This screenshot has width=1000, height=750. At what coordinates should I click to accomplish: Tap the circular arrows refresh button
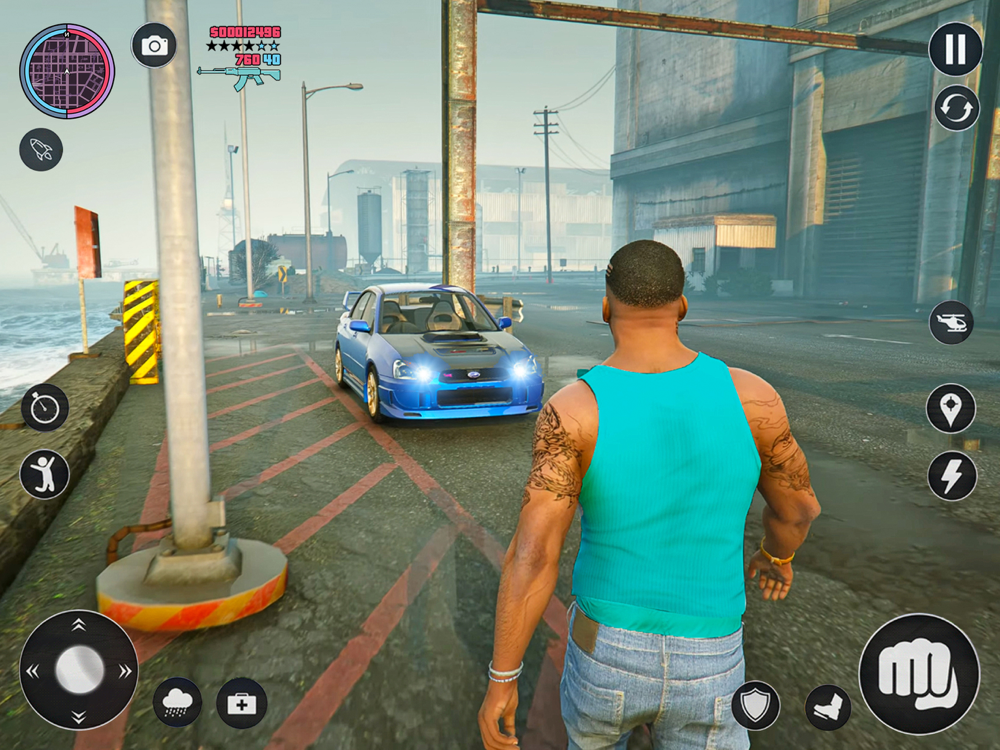click(x=956, y=108)
